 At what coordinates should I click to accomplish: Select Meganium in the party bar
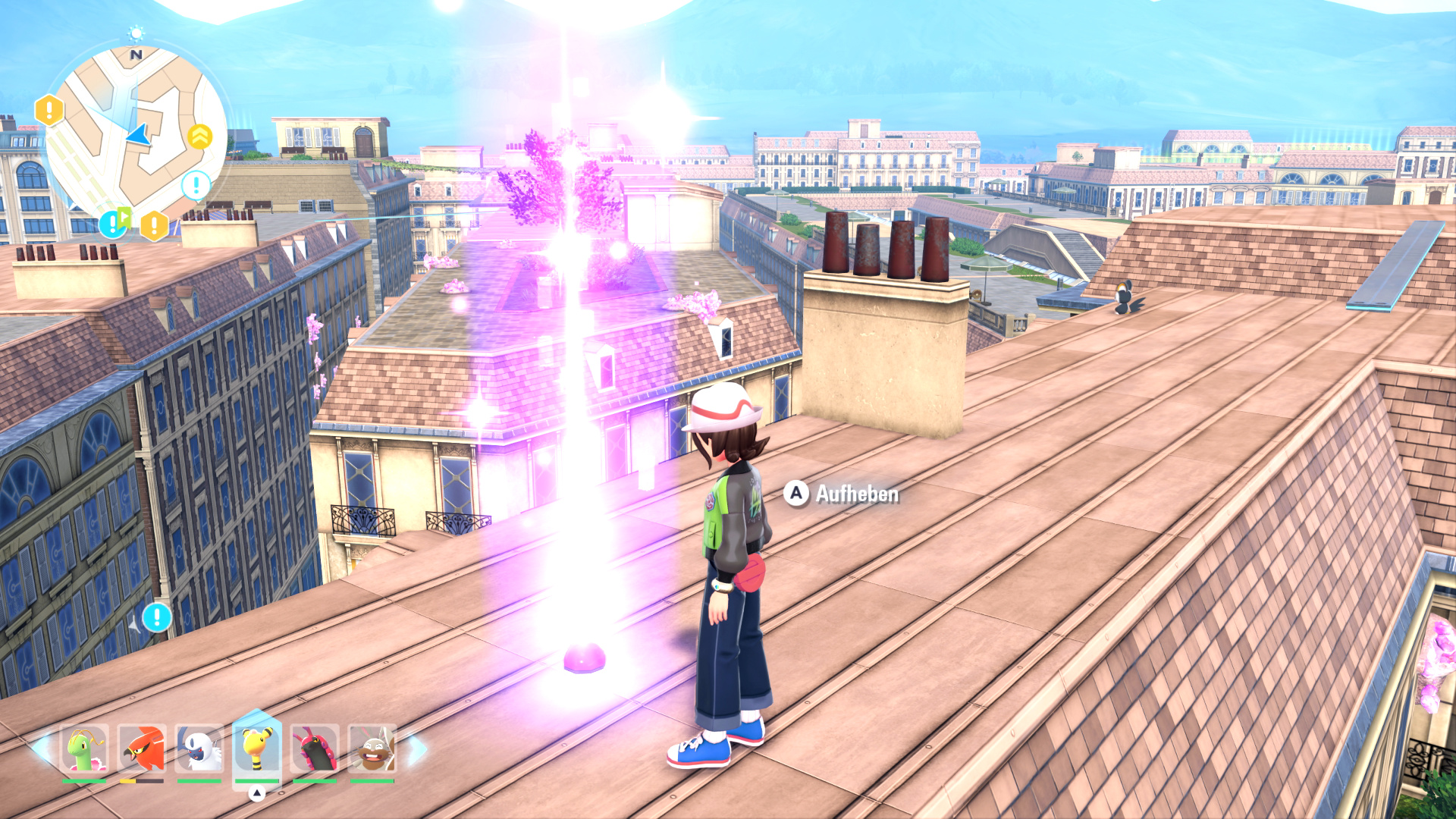point(85,749)
